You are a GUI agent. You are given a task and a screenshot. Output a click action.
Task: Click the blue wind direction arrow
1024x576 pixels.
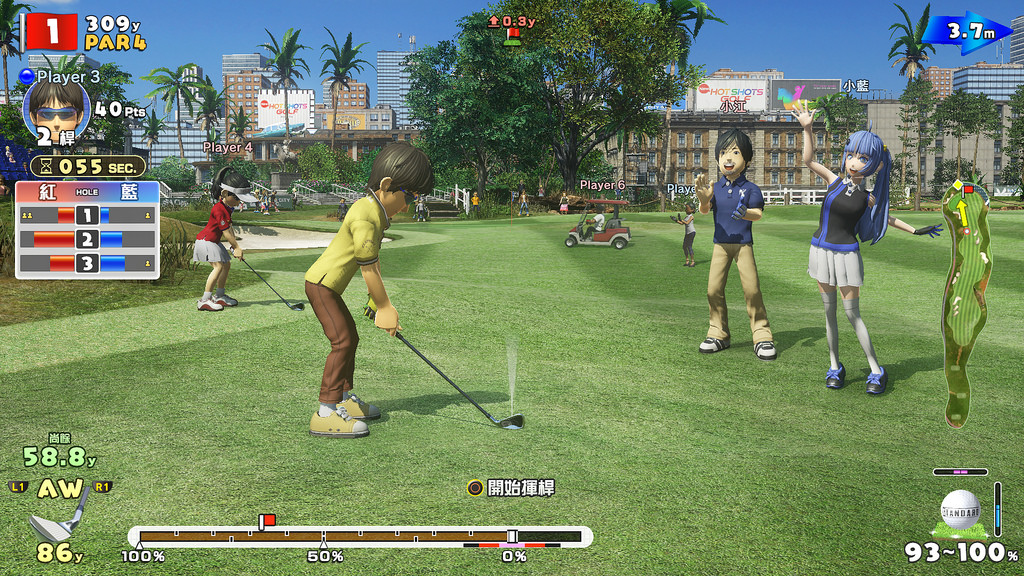[964, 32]
